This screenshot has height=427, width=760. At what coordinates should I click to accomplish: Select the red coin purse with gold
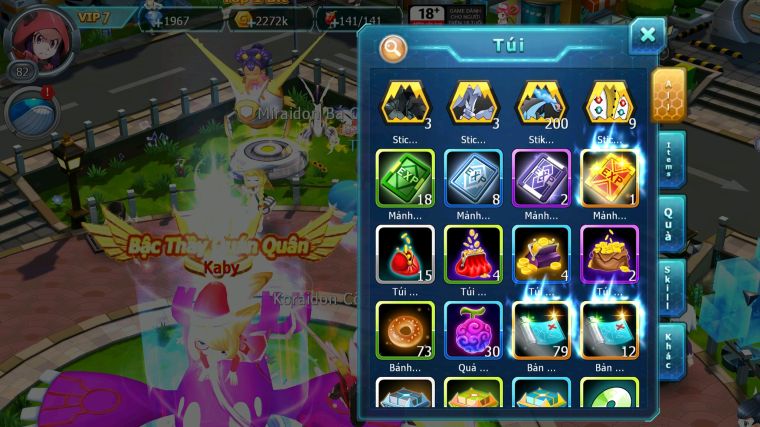pyautogui.click(x=473, y=253)
